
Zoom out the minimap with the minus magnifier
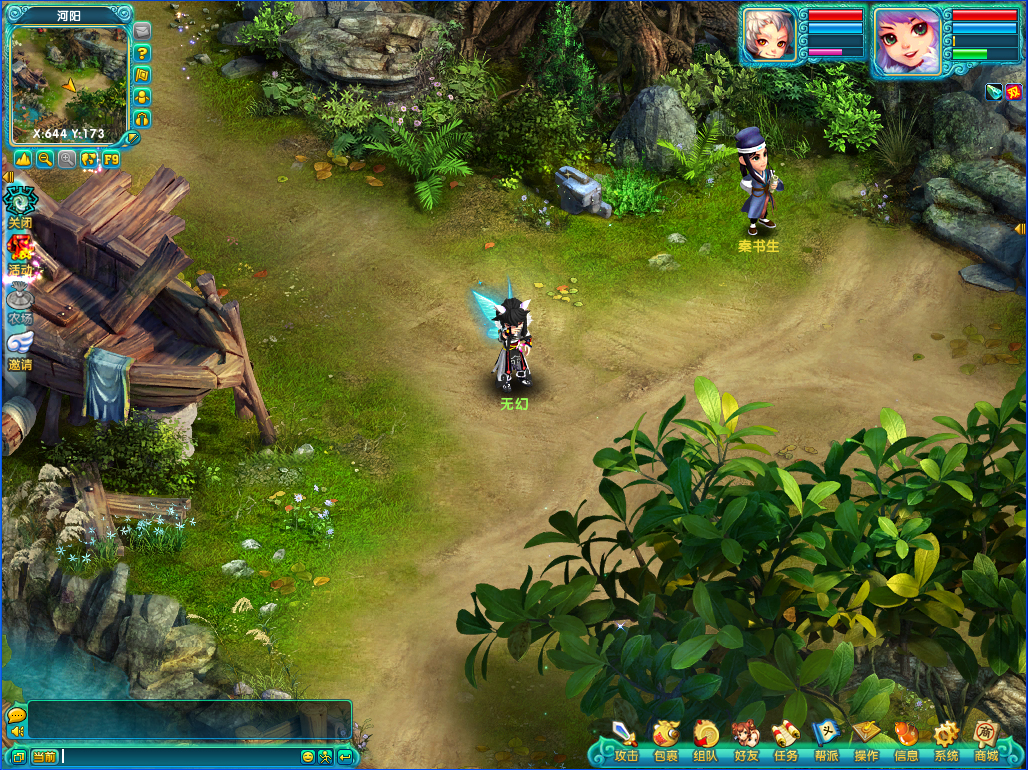click(x=45, y=159)
